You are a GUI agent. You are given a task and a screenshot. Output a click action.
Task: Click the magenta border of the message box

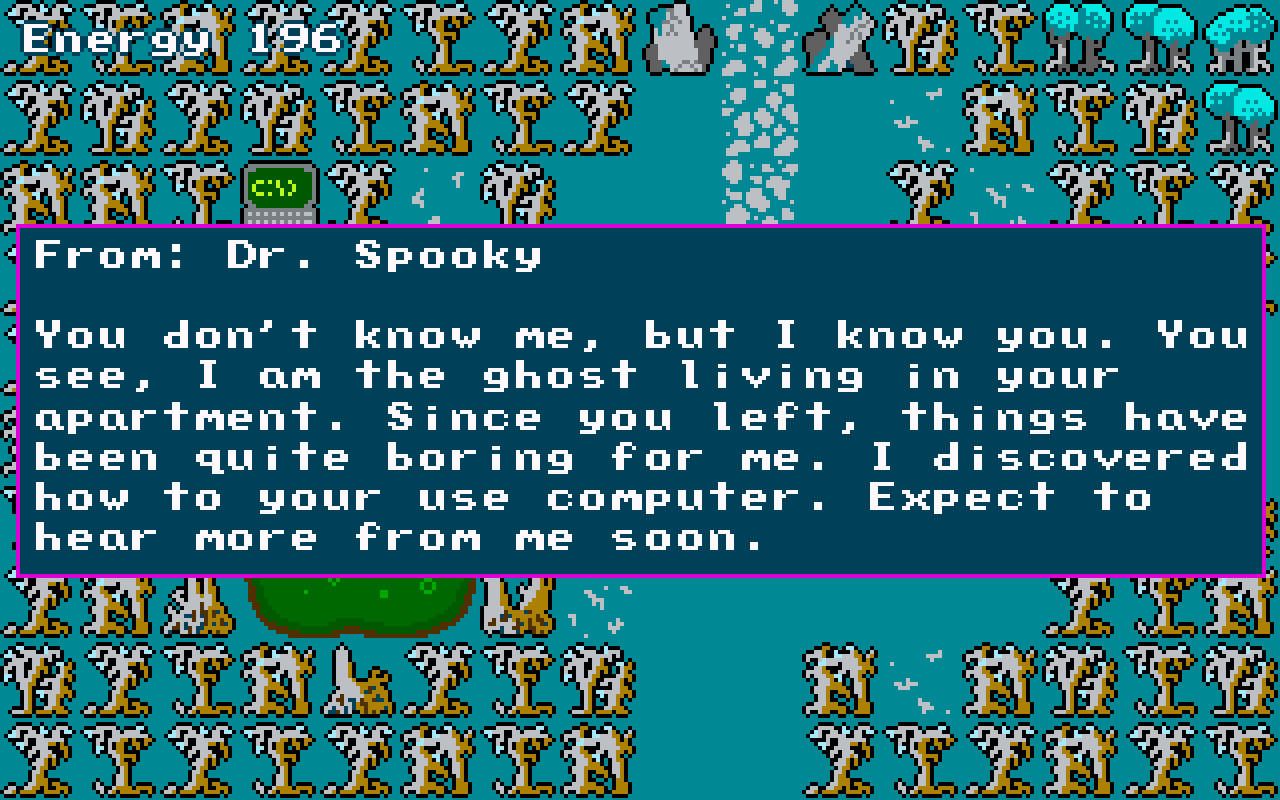tap(640, 230)
